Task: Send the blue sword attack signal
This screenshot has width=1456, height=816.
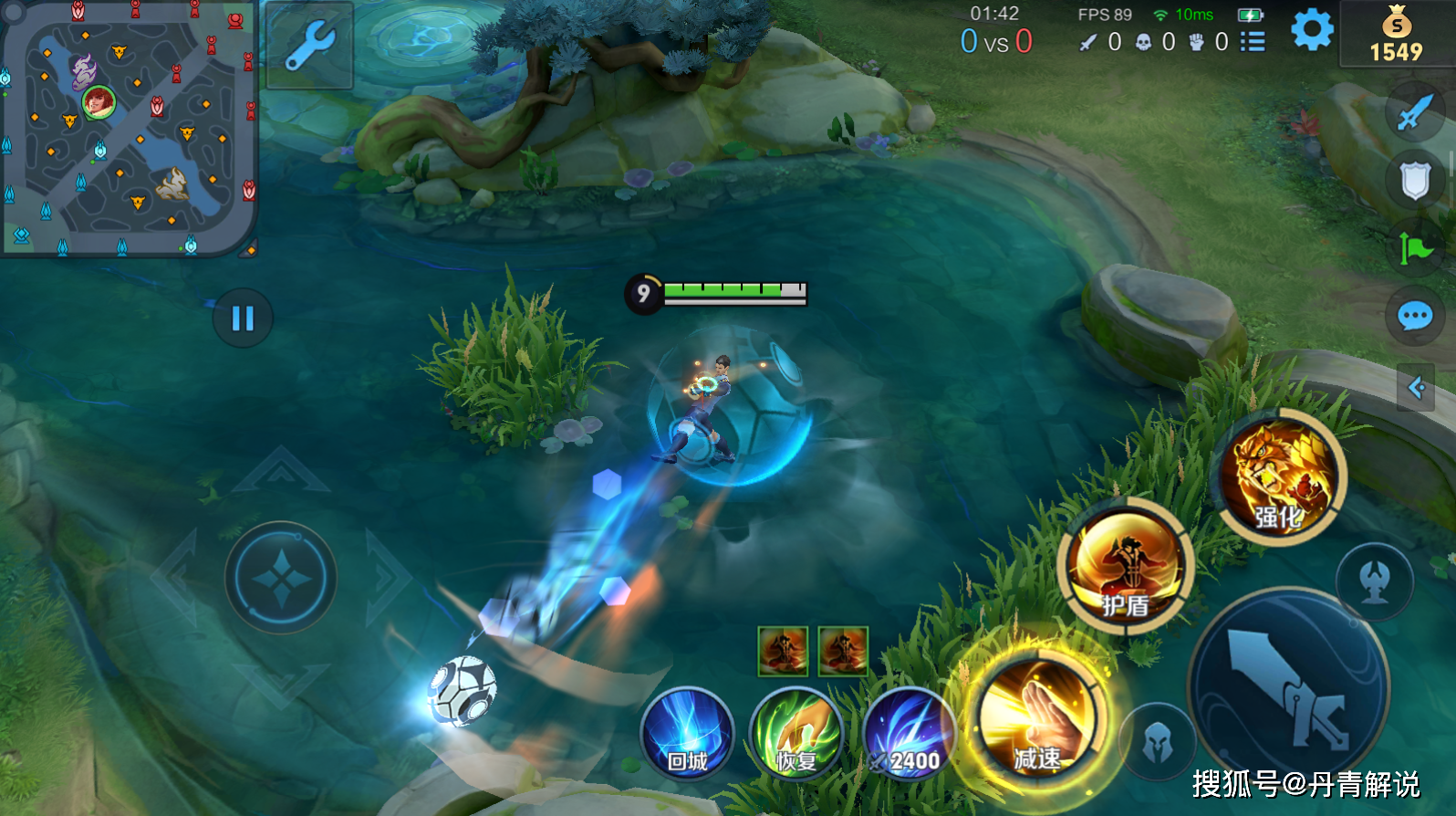Action: [x=1415, y=113]
